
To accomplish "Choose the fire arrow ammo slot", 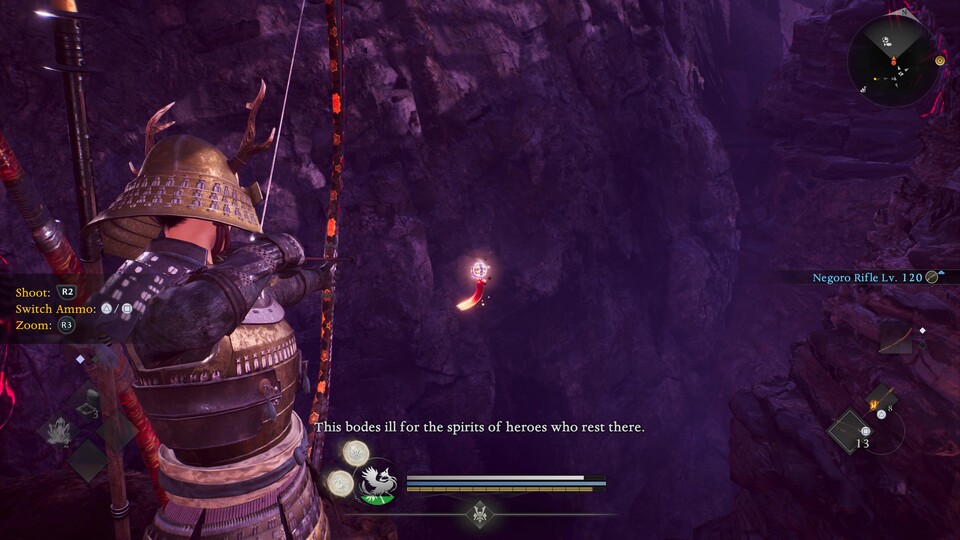I will [880, 400].
